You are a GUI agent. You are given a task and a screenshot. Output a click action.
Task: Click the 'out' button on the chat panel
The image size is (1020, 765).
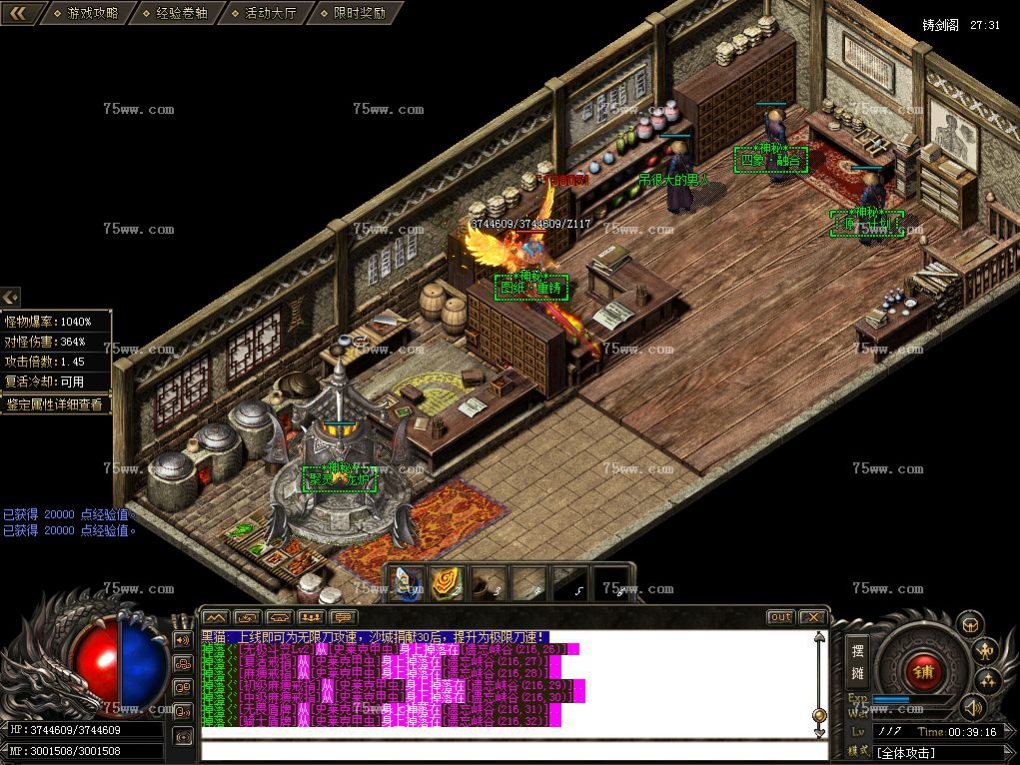click(780, 617)
